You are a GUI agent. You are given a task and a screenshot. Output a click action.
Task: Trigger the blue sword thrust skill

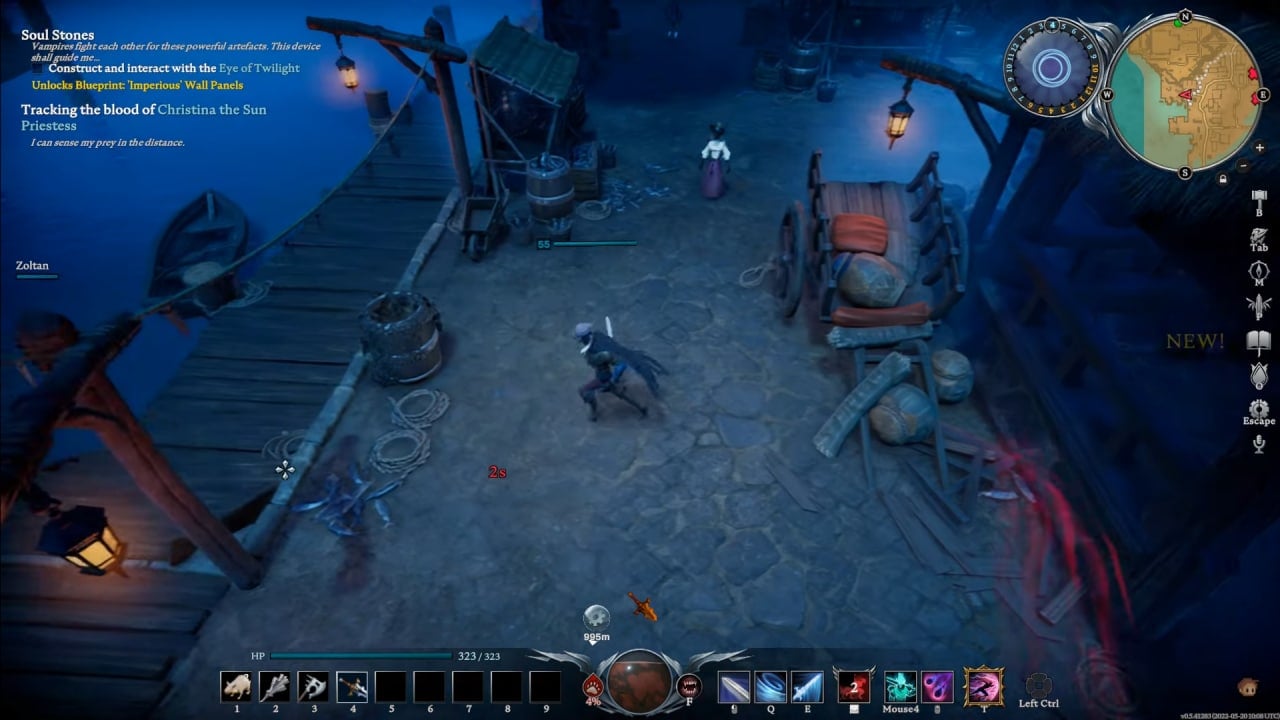(x=807, y=687)
